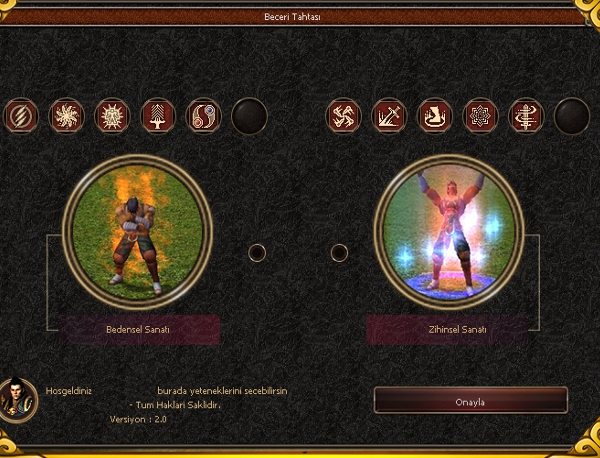Select the feathered sword skill icon
Image resolution: width=600 pixels, height=458 pixels.
pyautogui.click(x=158, y=116)
